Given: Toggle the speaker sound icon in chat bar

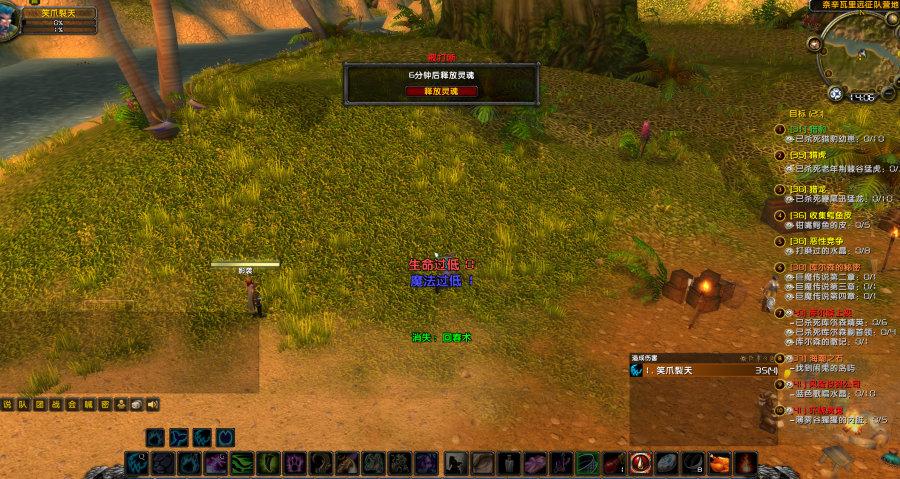Looking at the screenshot, I should (x=153, y=405).
